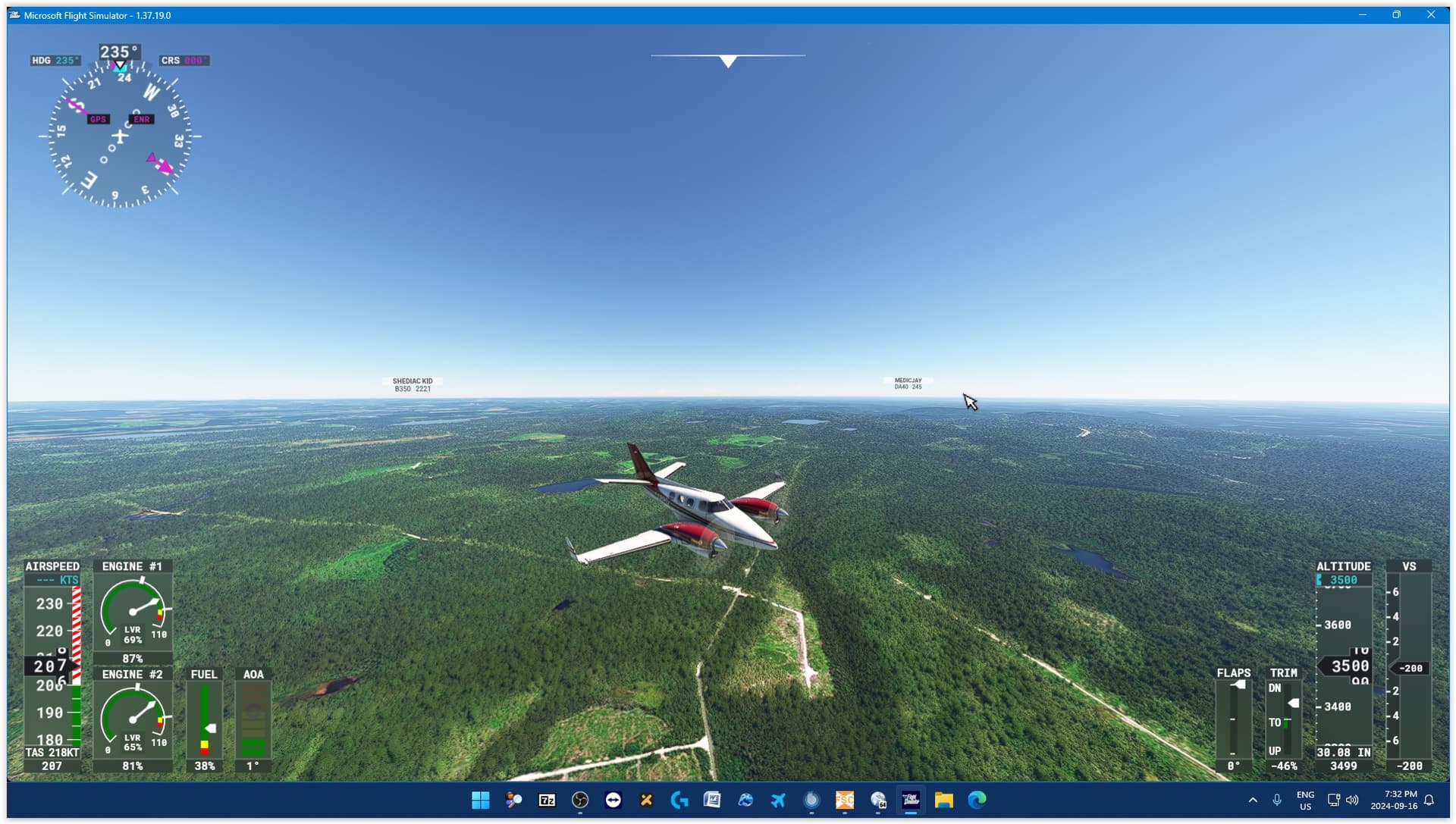Open 7-Zip from the taskbar

(x=547, y=800)
